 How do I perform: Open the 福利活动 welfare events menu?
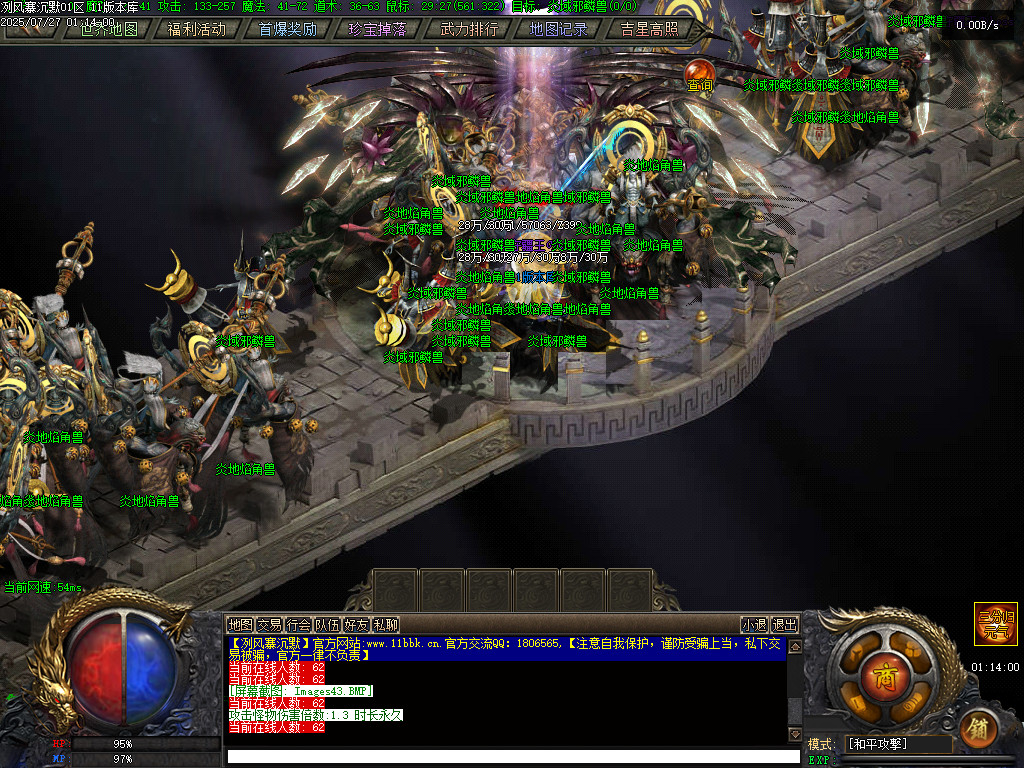pos(197,29)
